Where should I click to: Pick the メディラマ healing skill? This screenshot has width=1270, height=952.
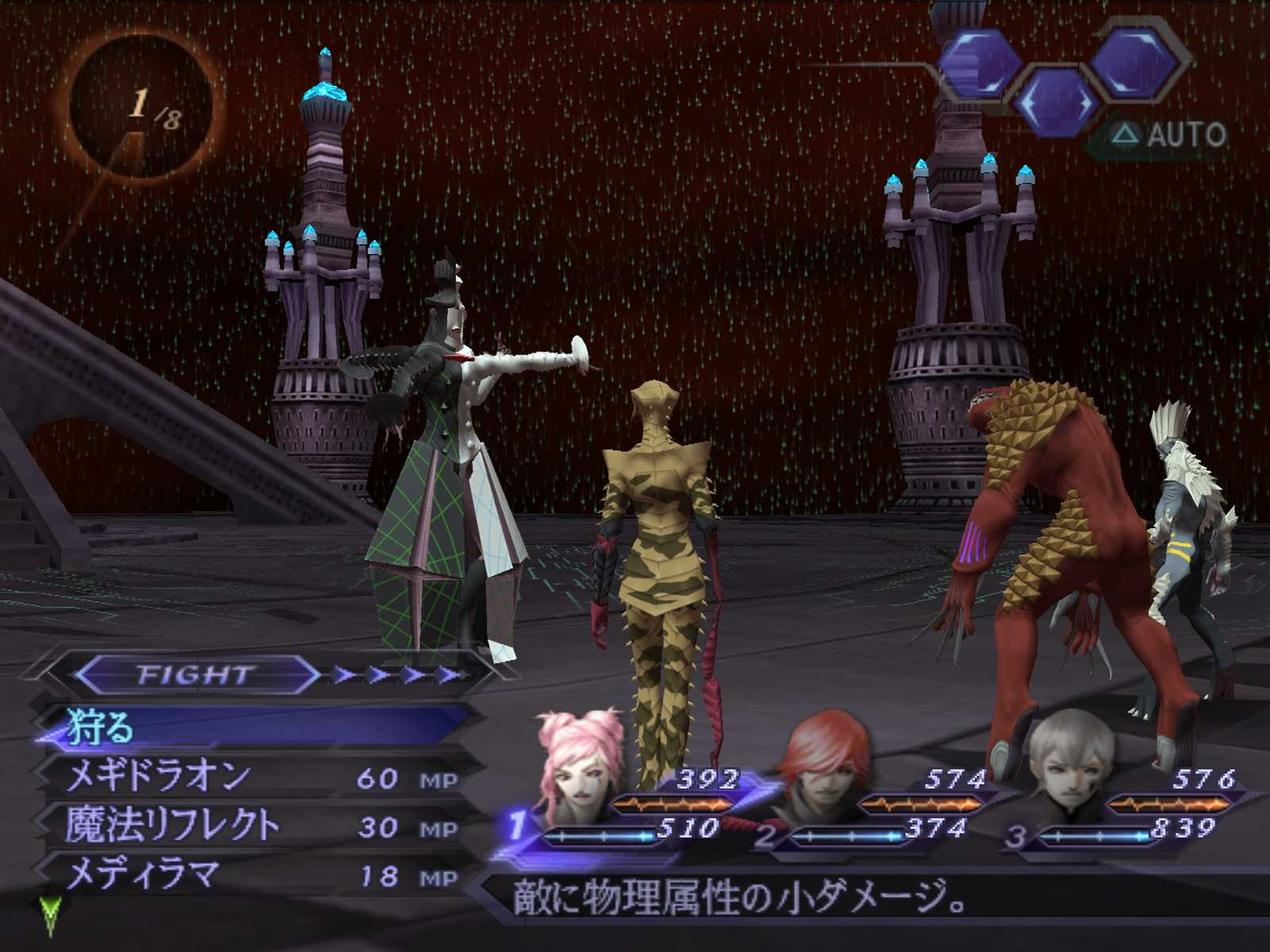[143, 874]
